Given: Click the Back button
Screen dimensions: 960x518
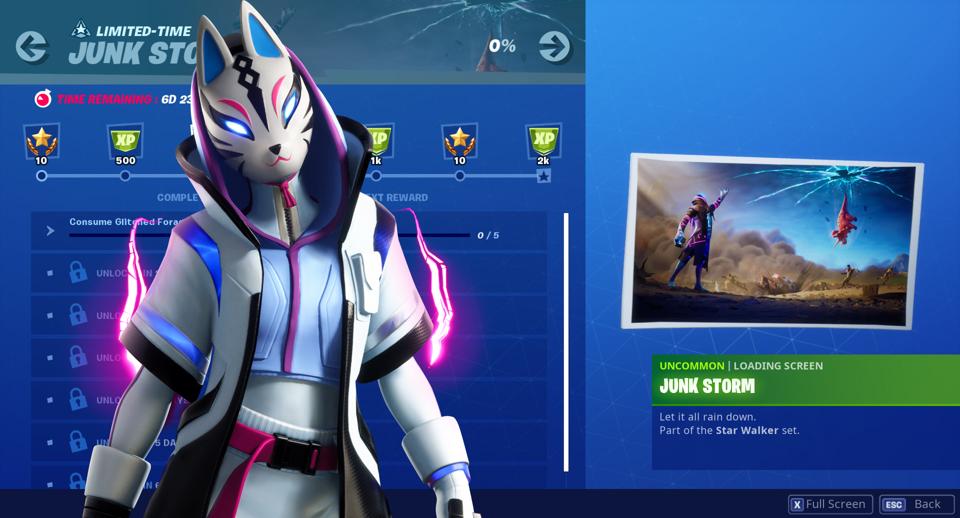Looking at the screenshot, I should tap(916, 504).
